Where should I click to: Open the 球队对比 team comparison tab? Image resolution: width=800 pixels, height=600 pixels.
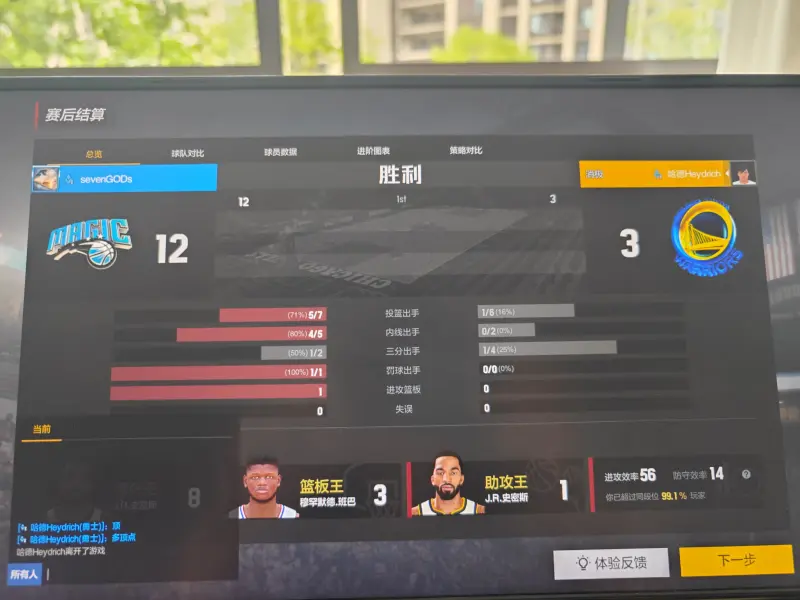pyautogui.click(x=187, y=153)
